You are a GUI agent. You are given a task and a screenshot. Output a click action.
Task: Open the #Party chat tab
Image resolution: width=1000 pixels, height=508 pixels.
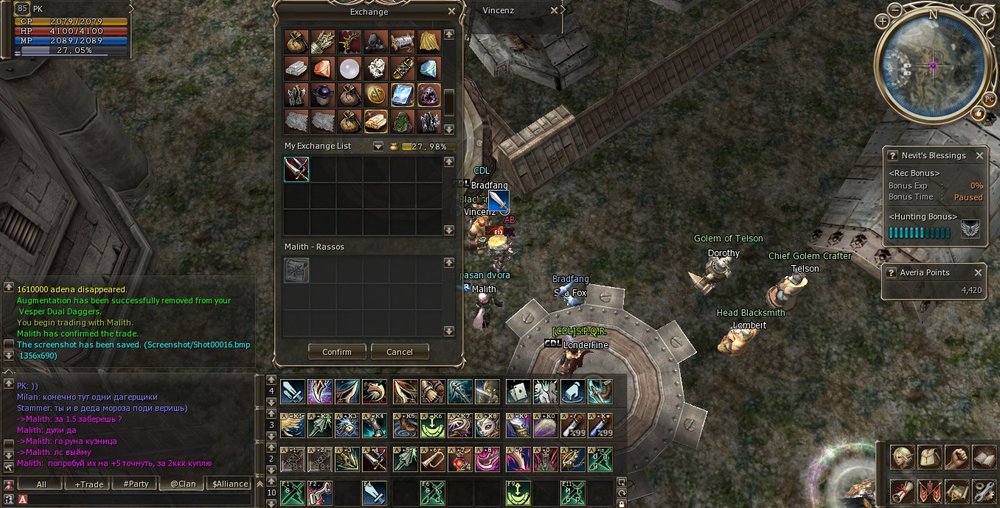tap(134, 484)
